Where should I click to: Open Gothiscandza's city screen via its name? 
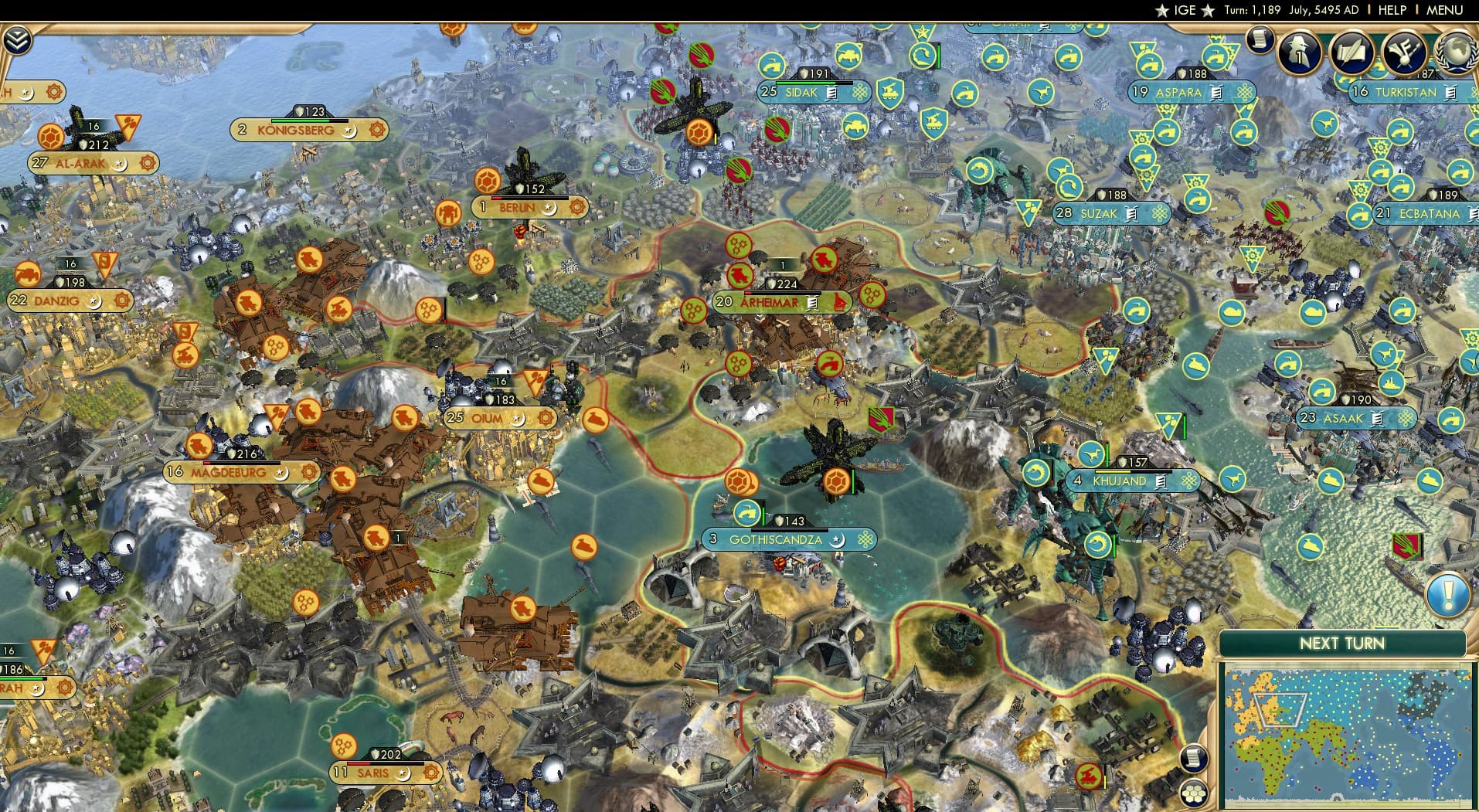click(x=775, y=540)
